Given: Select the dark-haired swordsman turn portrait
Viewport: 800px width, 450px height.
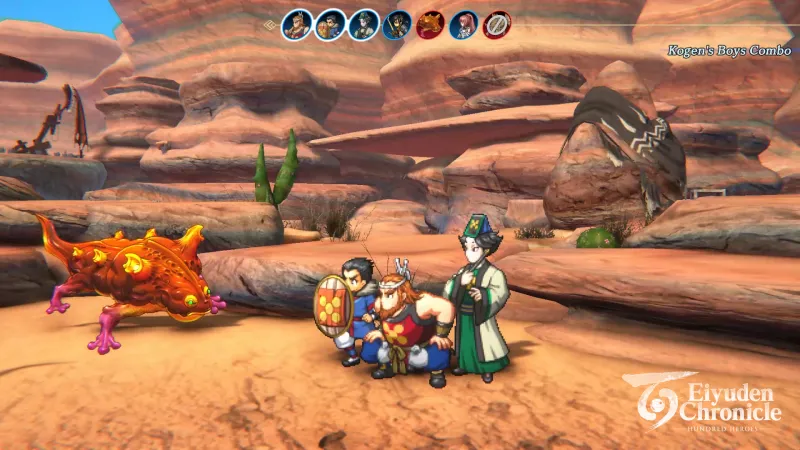Looking at the screenshot, I should (397, 24).
